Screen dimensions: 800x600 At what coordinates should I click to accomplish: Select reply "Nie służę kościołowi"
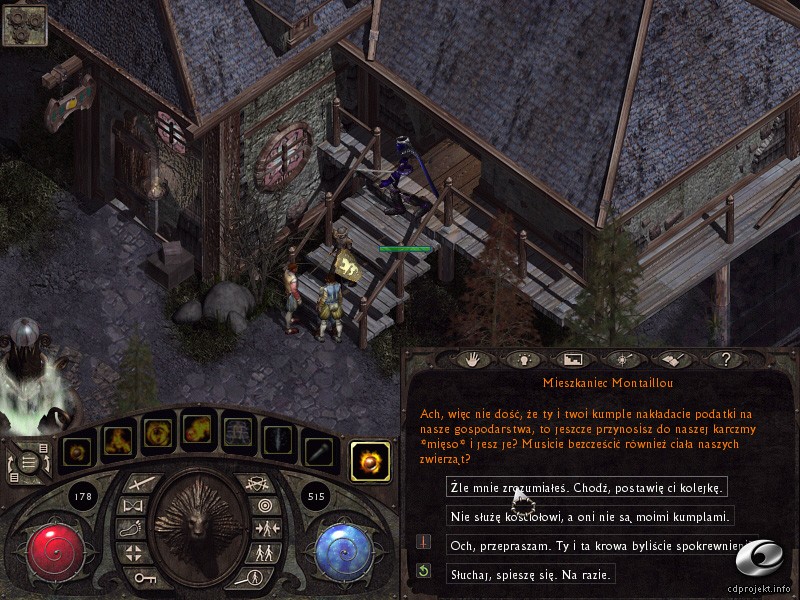[x=592, y=516]
